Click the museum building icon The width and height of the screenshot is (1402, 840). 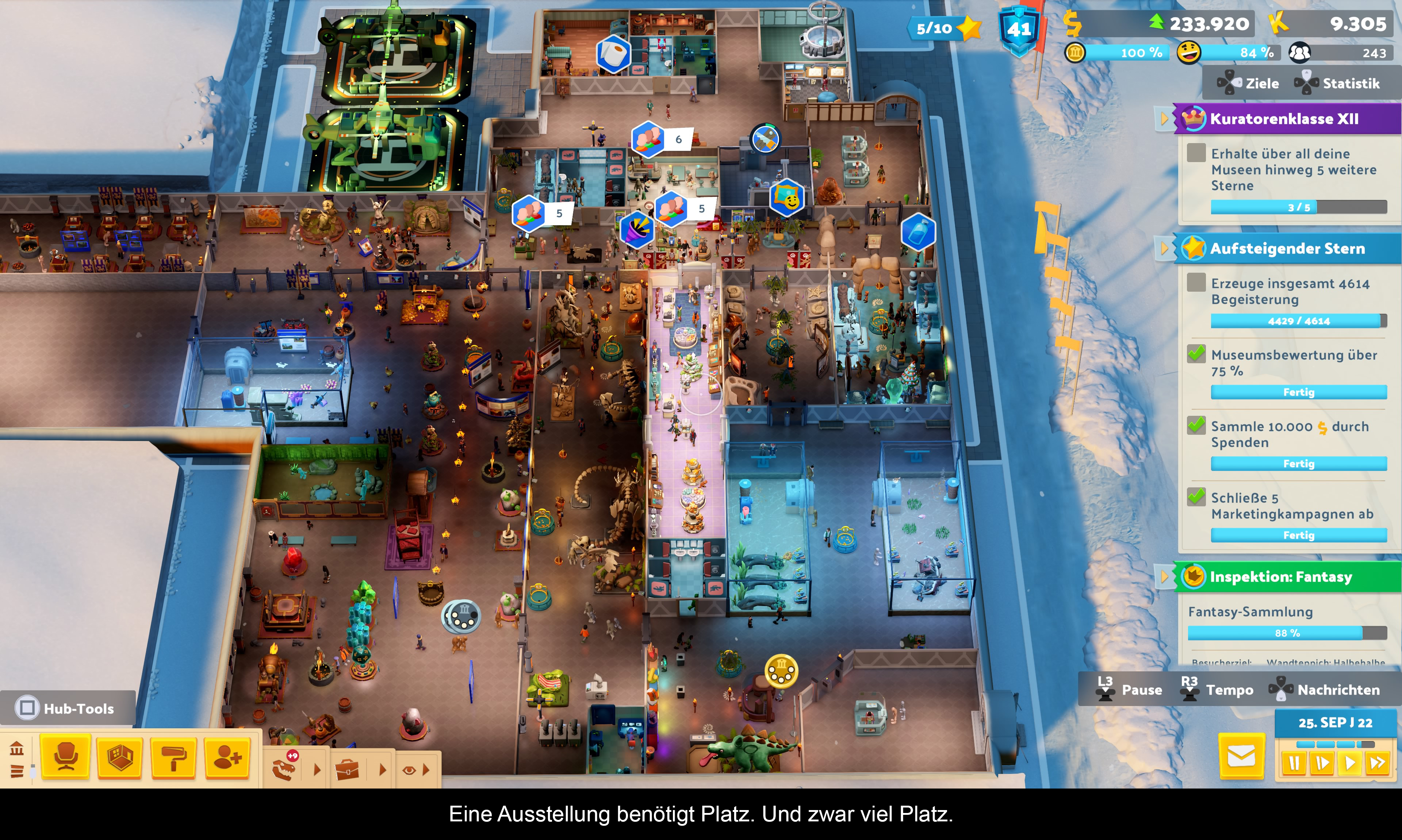[16, 749]
